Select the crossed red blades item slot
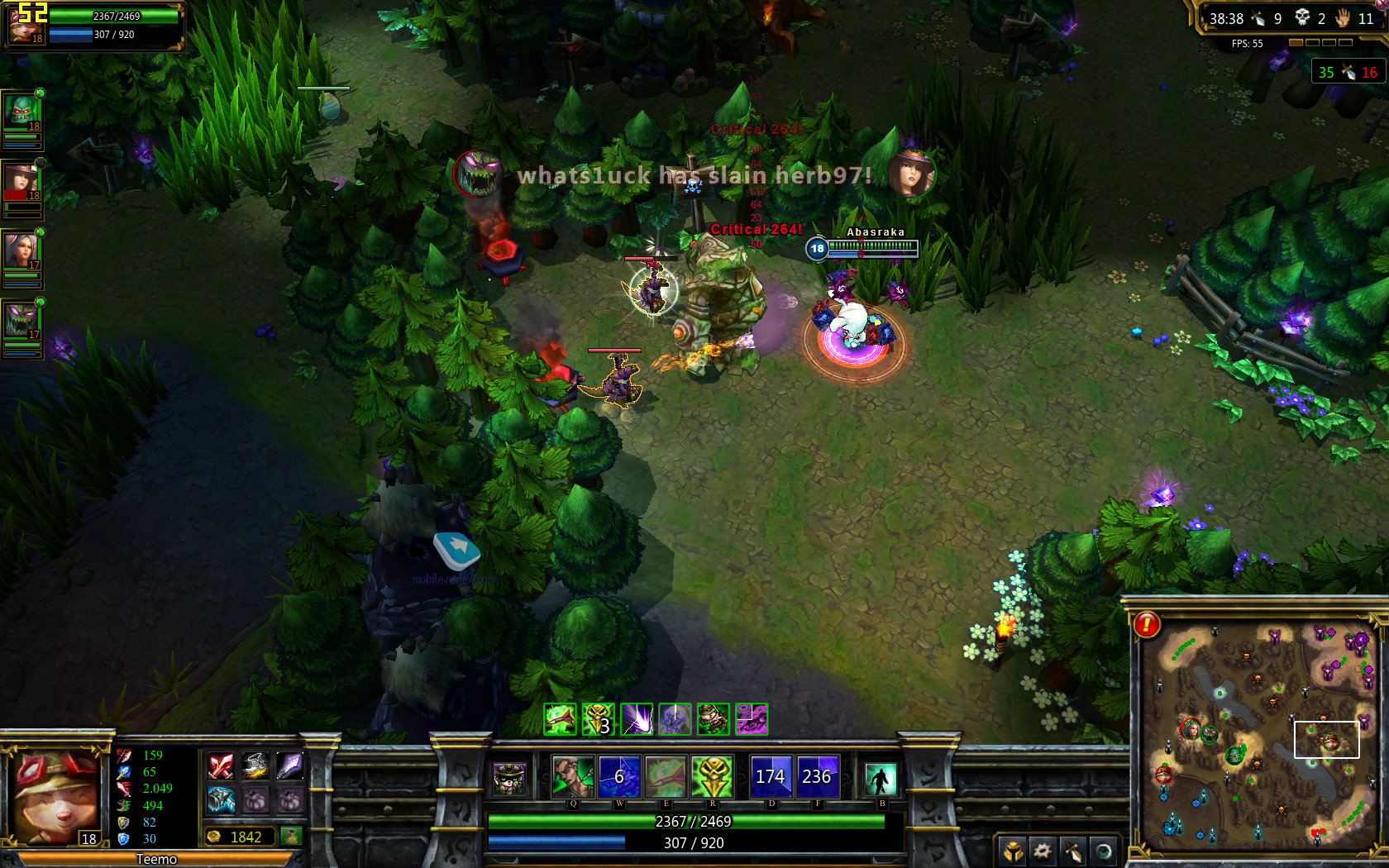The width and height of the screenshot is (1389, 868). 221,766
